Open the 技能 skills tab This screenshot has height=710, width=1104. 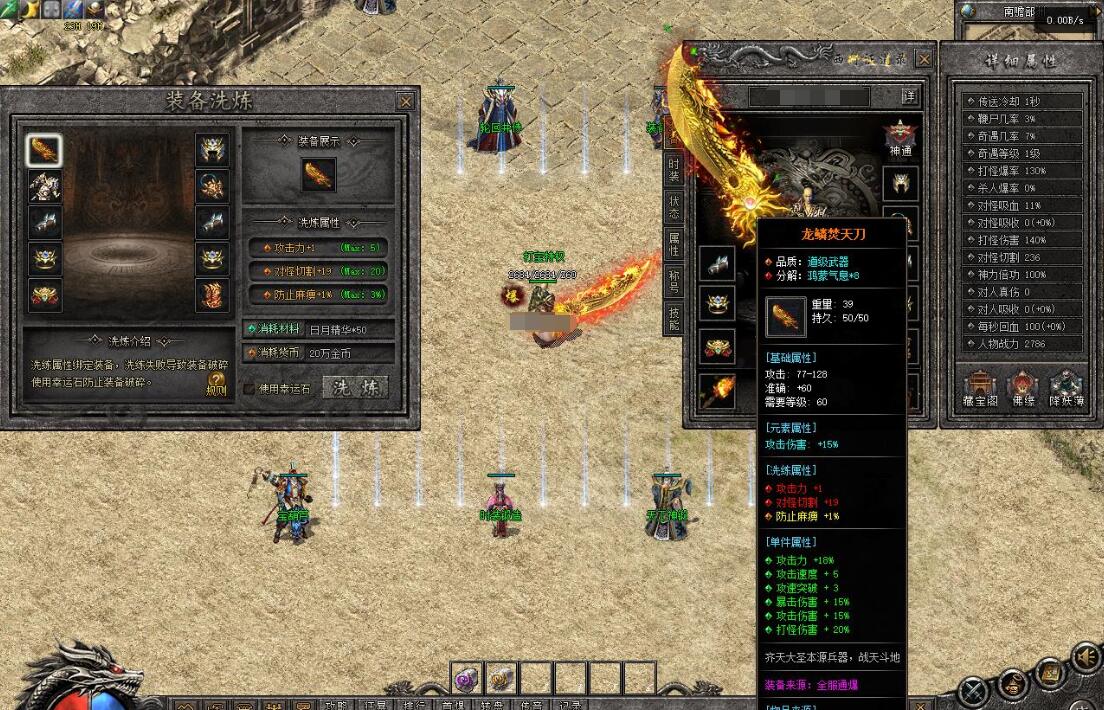(x=674, y=318)
